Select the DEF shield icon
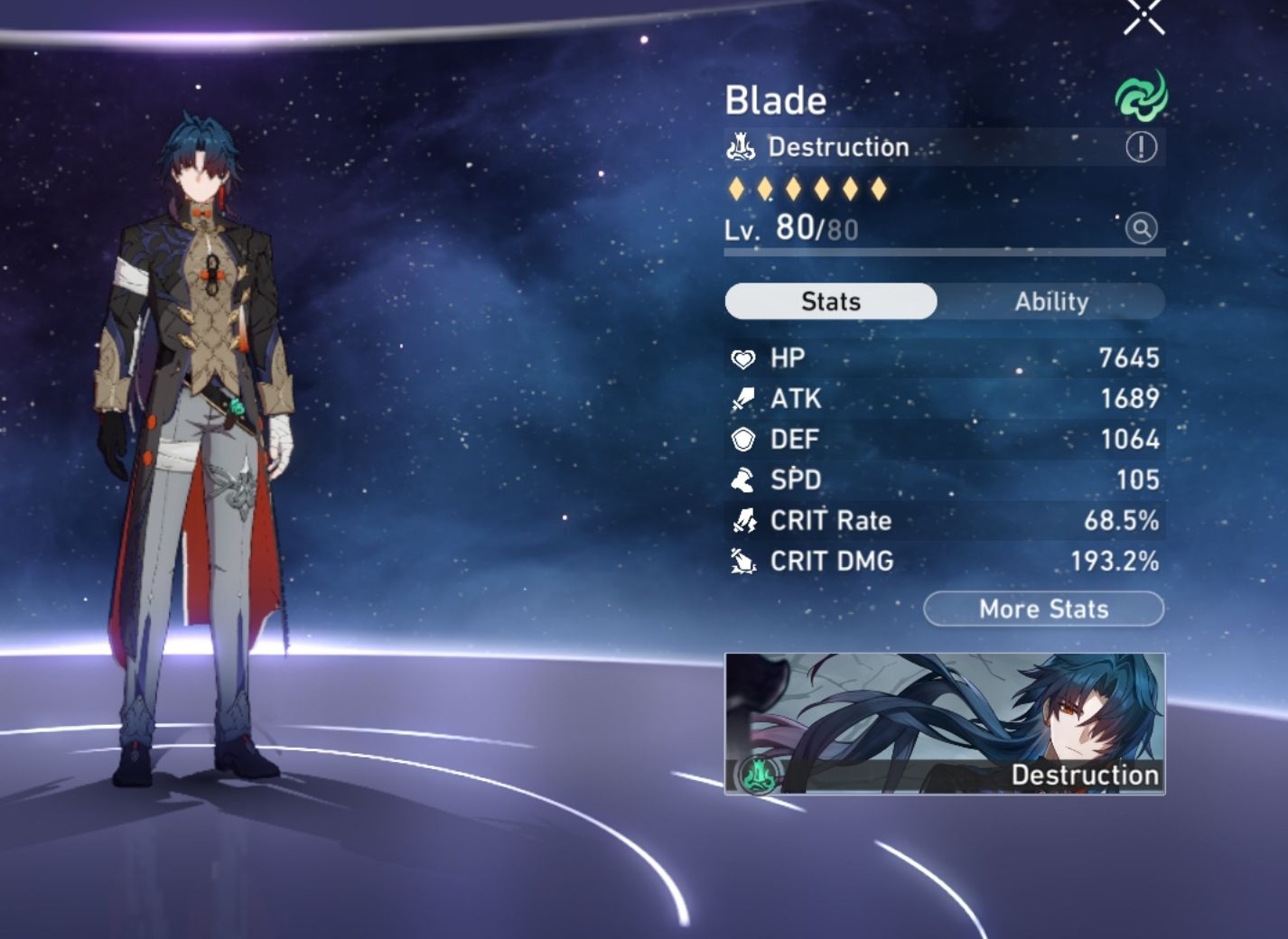Image resolution: width=1288 pixels, height=939 pixels. (743, 439)
